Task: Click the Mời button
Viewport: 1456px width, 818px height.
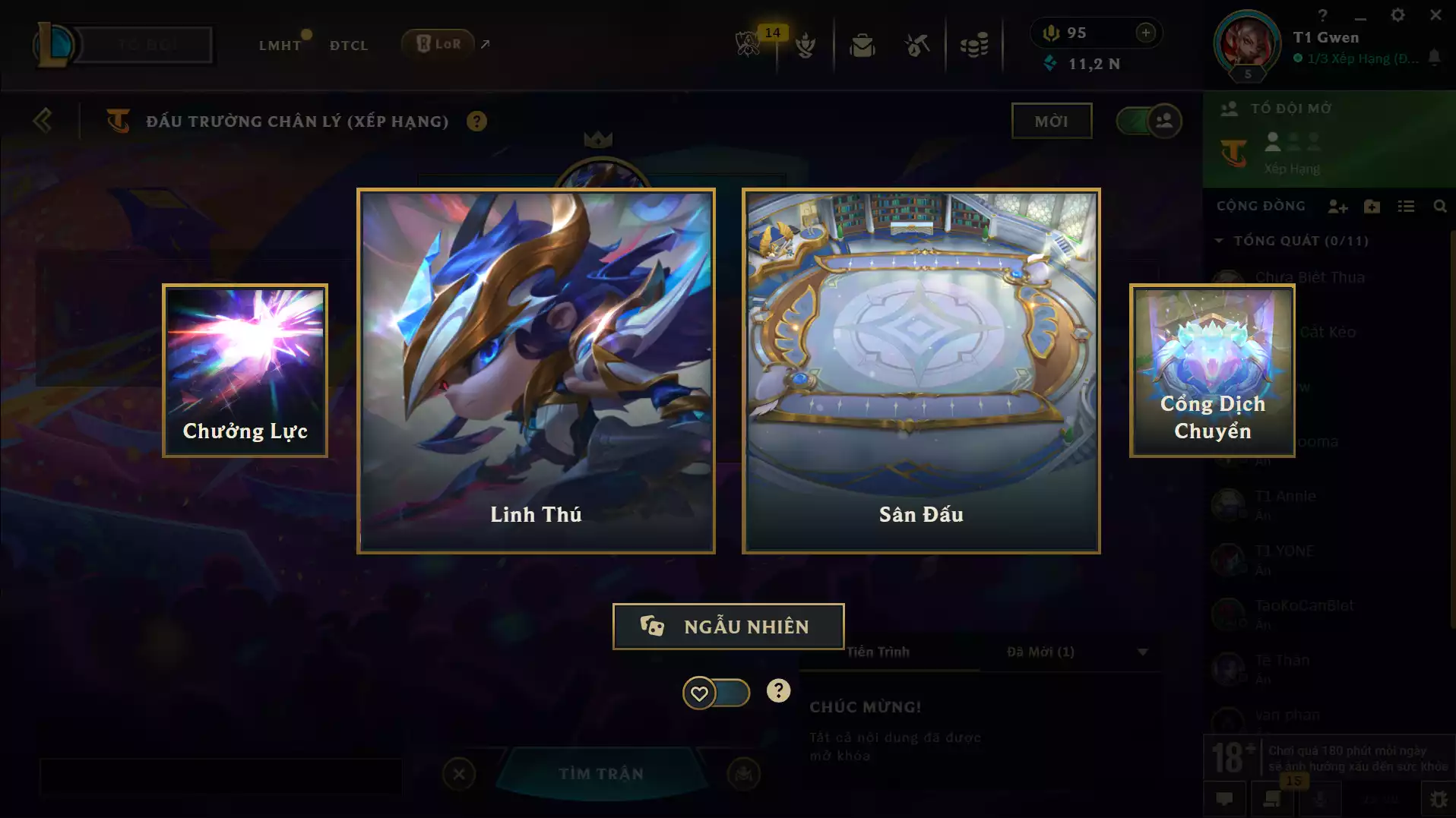Action: point(1052,120)
